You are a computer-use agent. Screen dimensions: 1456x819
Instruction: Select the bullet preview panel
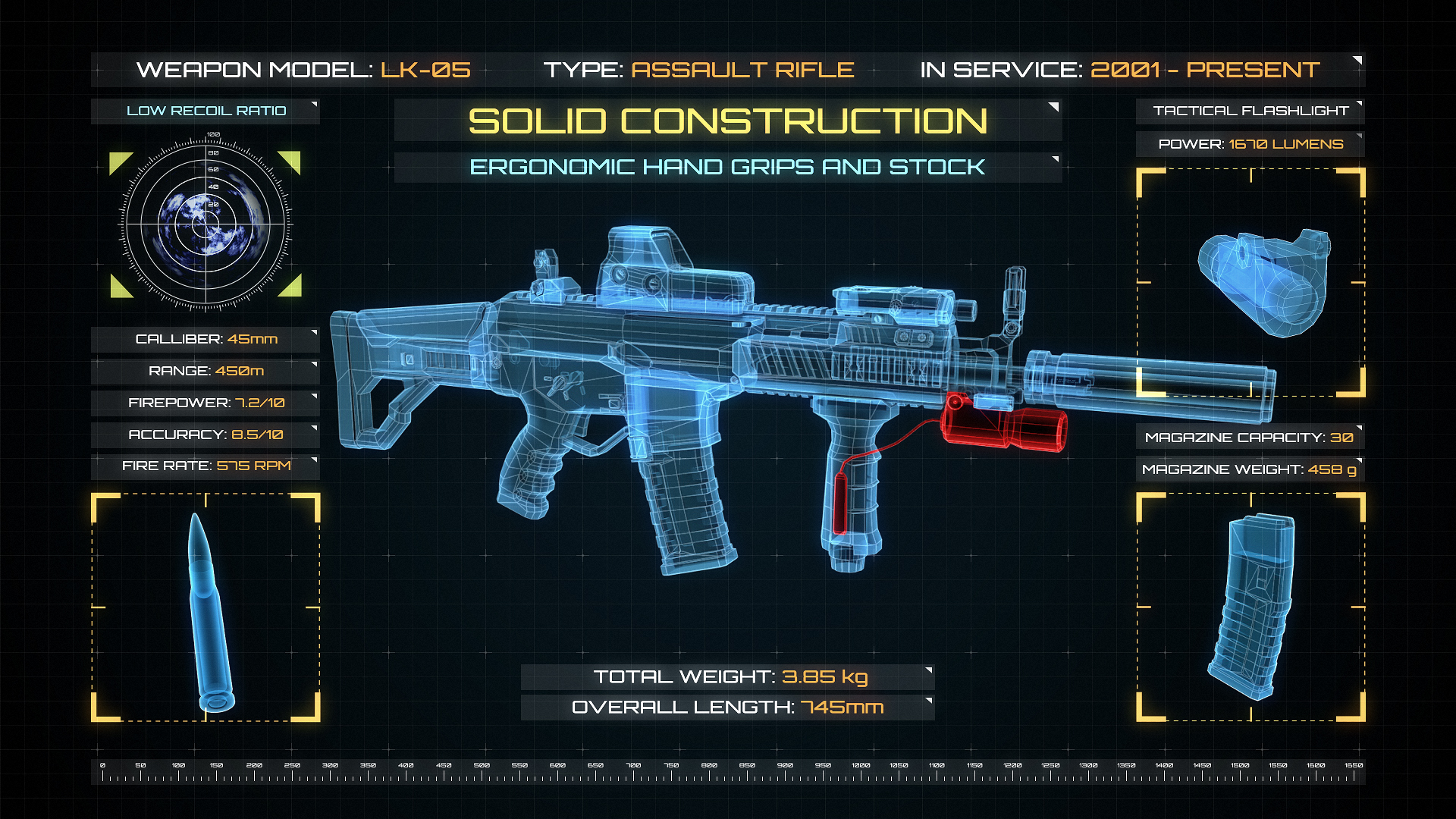point(206,607)
